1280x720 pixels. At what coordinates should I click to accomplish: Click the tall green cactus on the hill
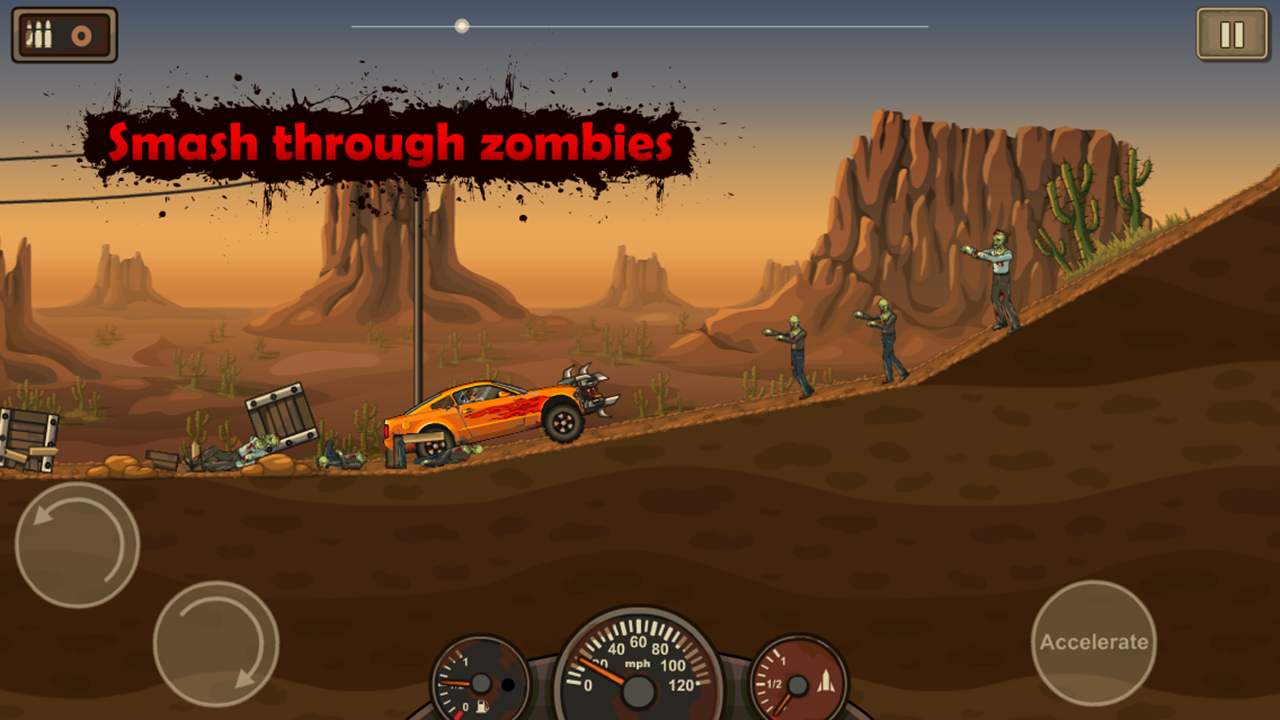(1080, 215)
